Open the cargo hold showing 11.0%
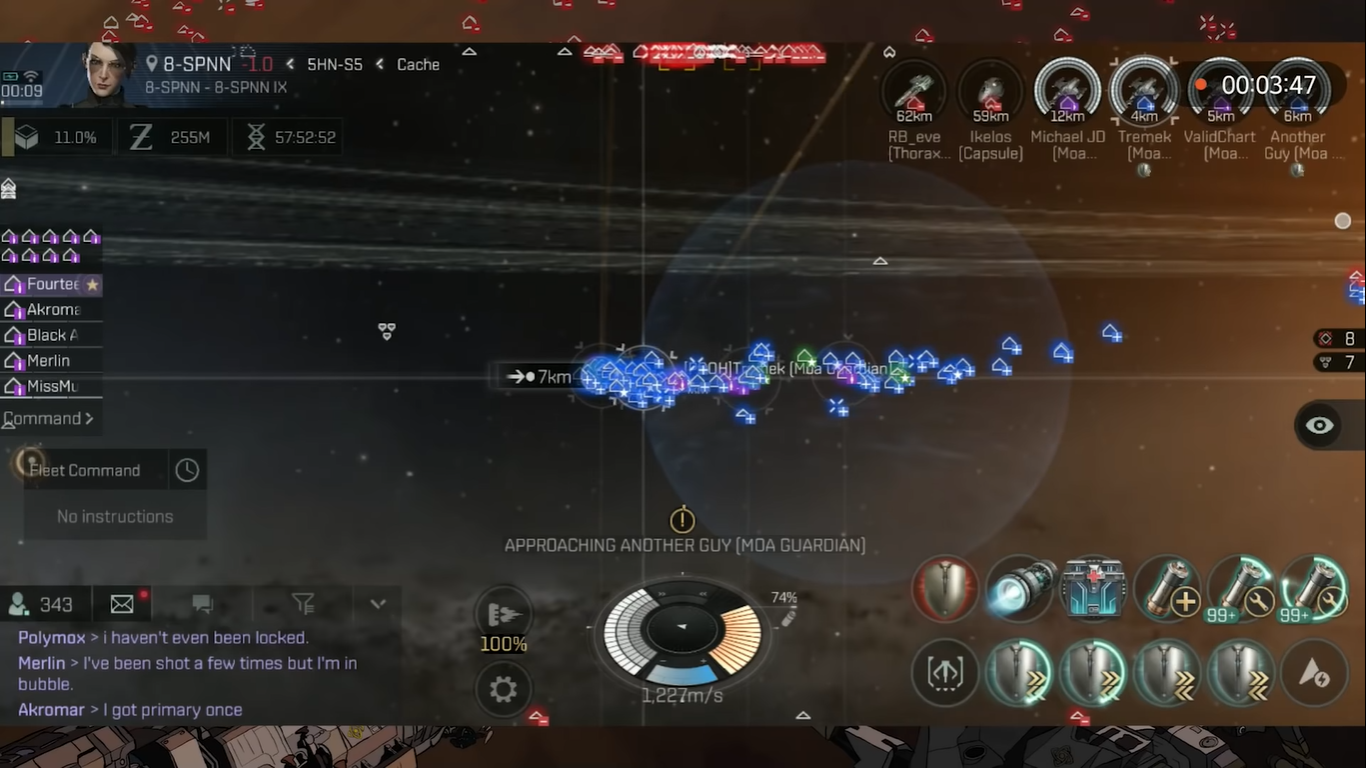Image resolution: width=1366 pixels, height=768 pixels. pyautogui.click(x=56, y=137)
